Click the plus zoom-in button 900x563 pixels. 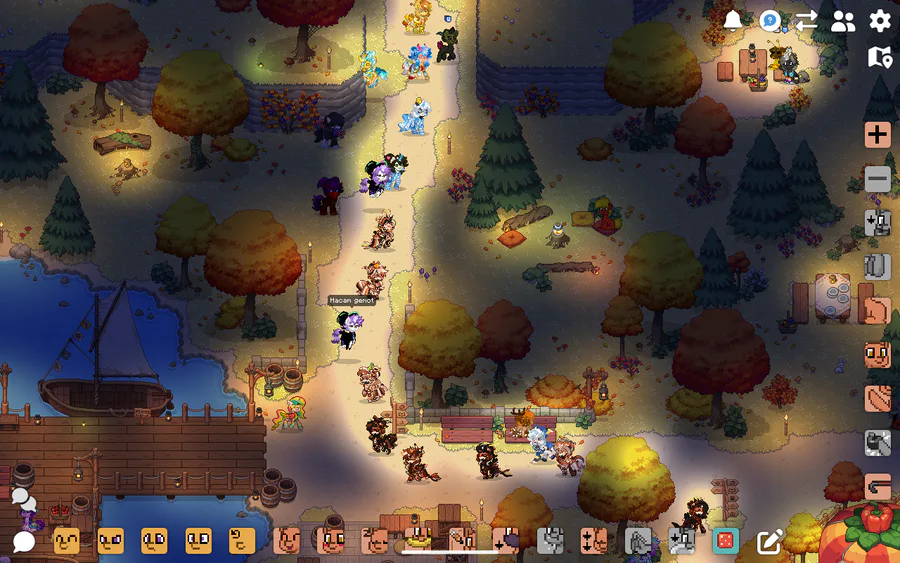[x=878, y=135]
